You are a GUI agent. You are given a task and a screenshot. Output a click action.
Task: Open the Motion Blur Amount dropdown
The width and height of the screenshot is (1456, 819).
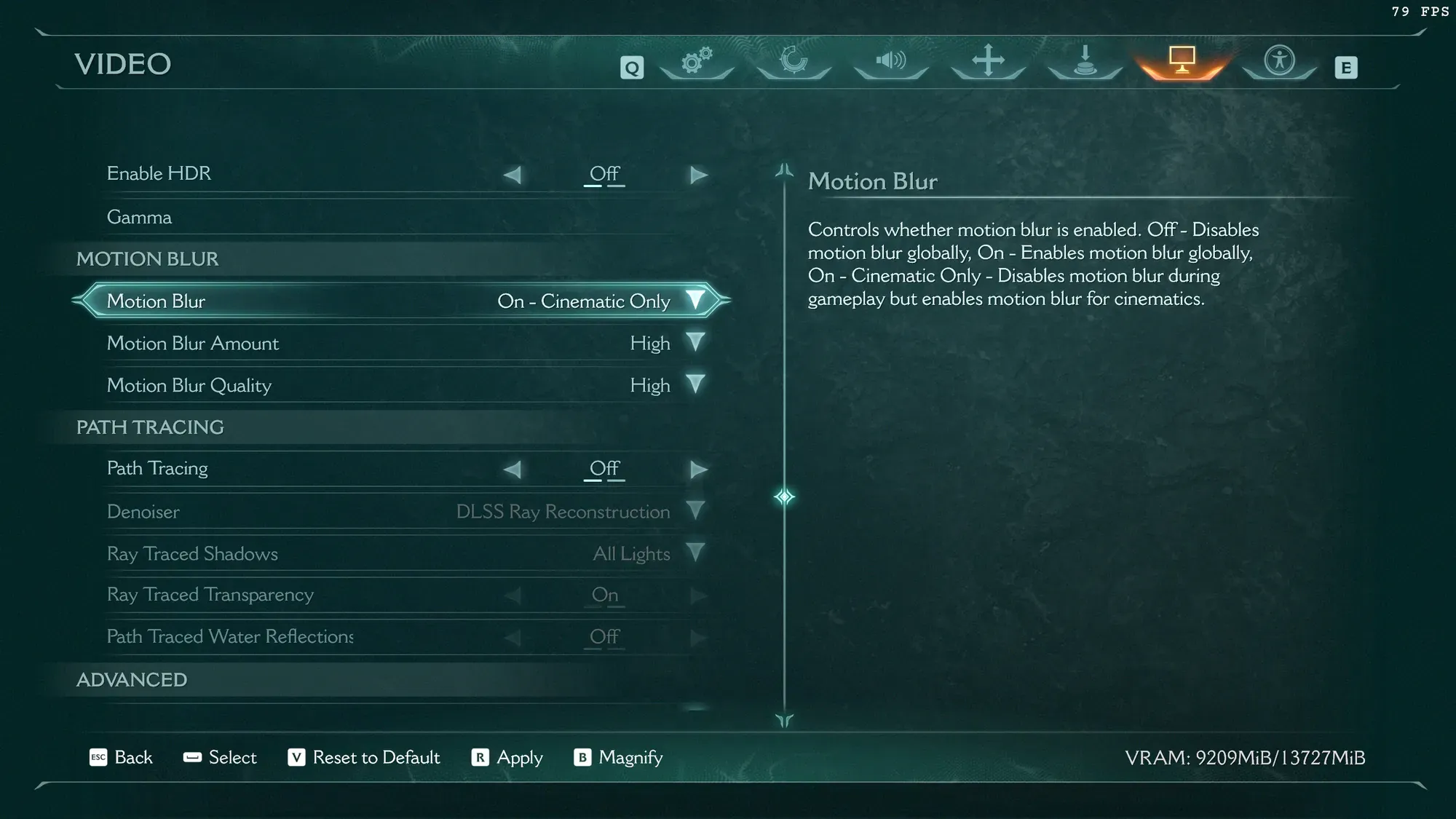(695, 343)
